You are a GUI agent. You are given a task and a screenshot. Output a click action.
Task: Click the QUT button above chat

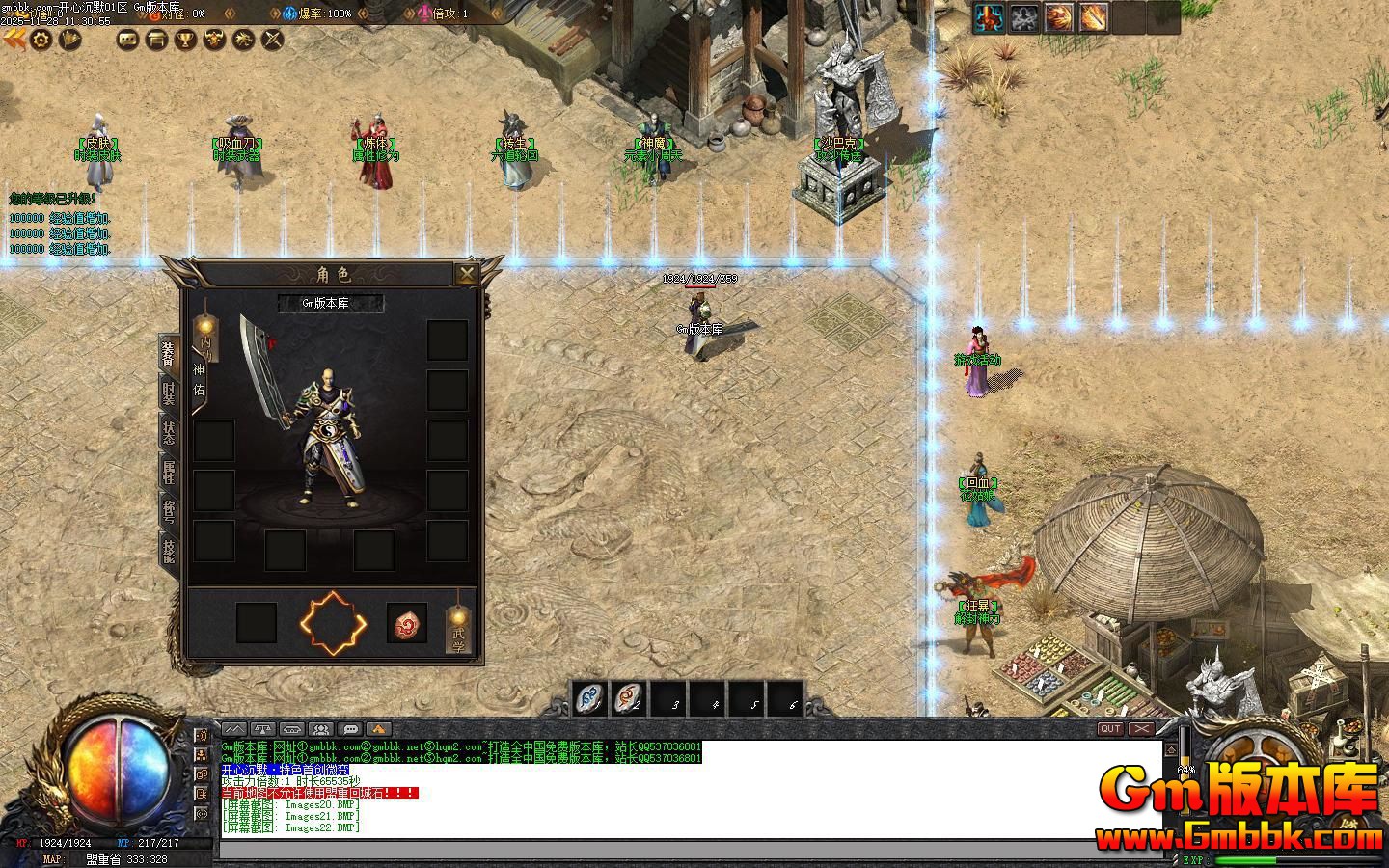(x=1110, y=729)
